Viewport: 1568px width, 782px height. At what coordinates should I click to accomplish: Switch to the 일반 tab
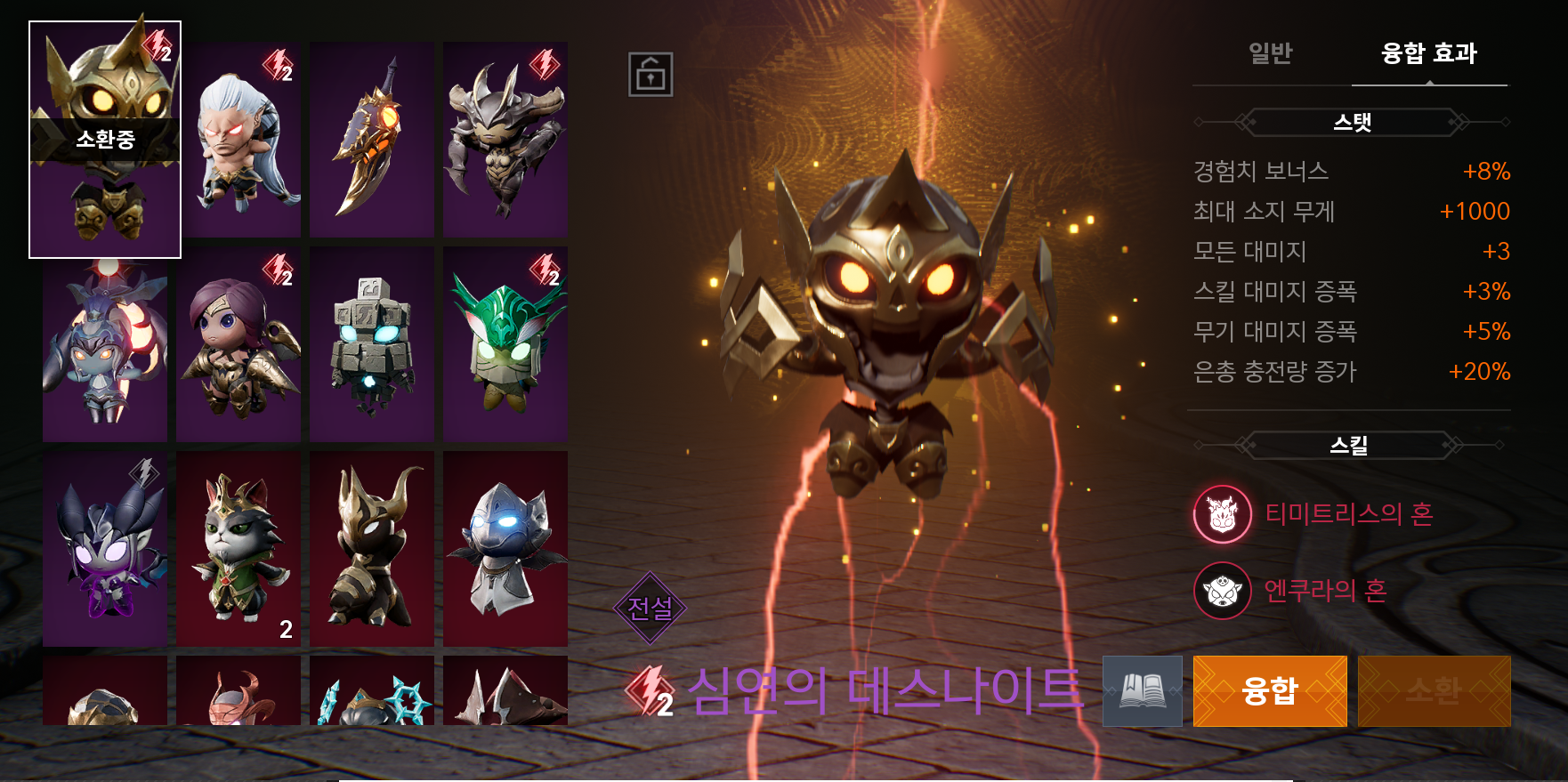pyautogui.click(x=1270, y=53)
